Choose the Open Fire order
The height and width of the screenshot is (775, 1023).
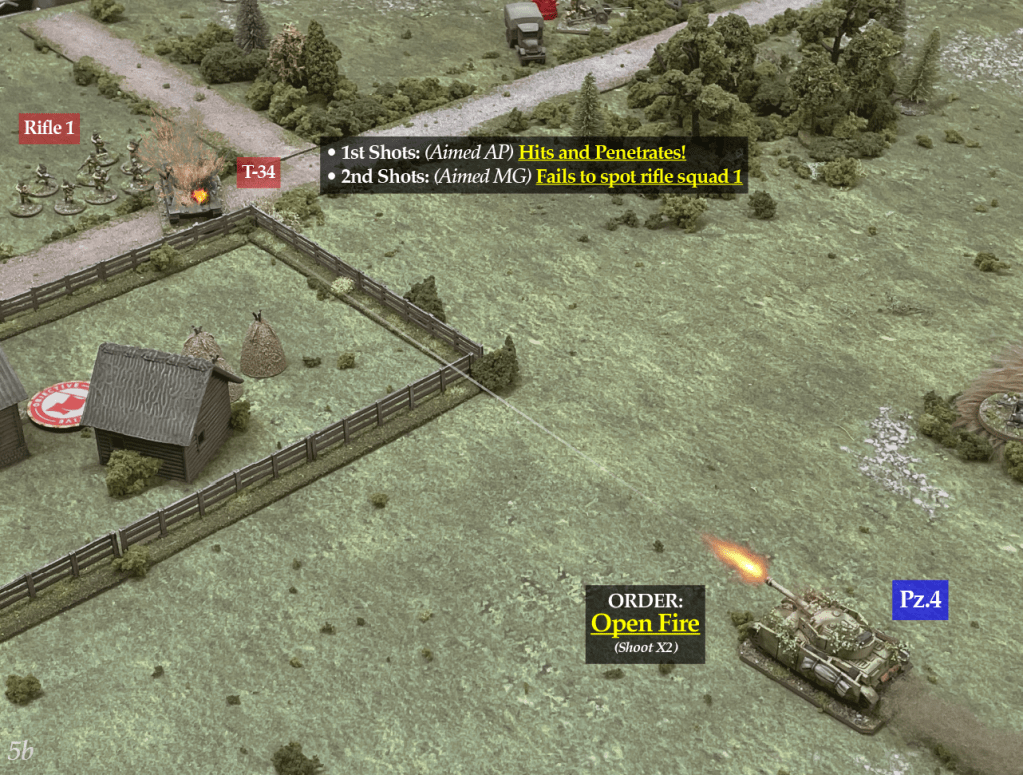645,623
